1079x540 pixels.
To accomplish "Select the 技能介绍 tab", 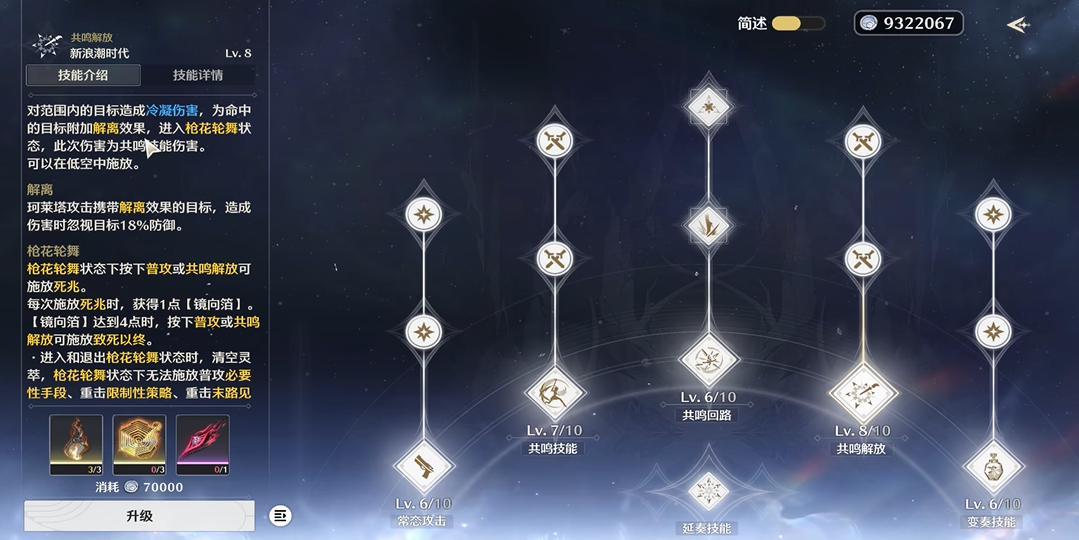I will click(83, 75).
